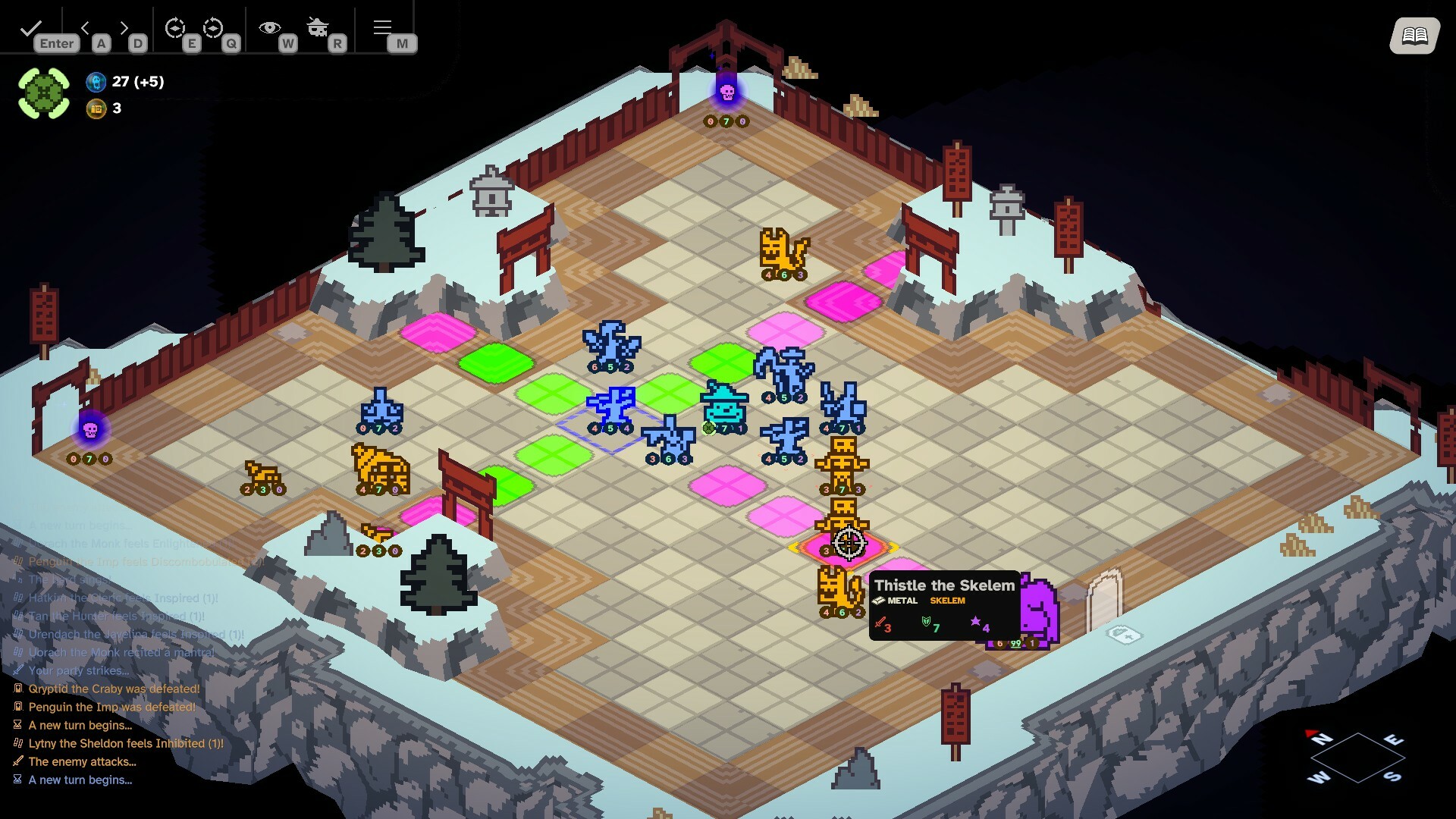Toggle the green party emblem in top-left
Image resolution: width=1456 pixels, height=819 pixels.
(44, 91)
